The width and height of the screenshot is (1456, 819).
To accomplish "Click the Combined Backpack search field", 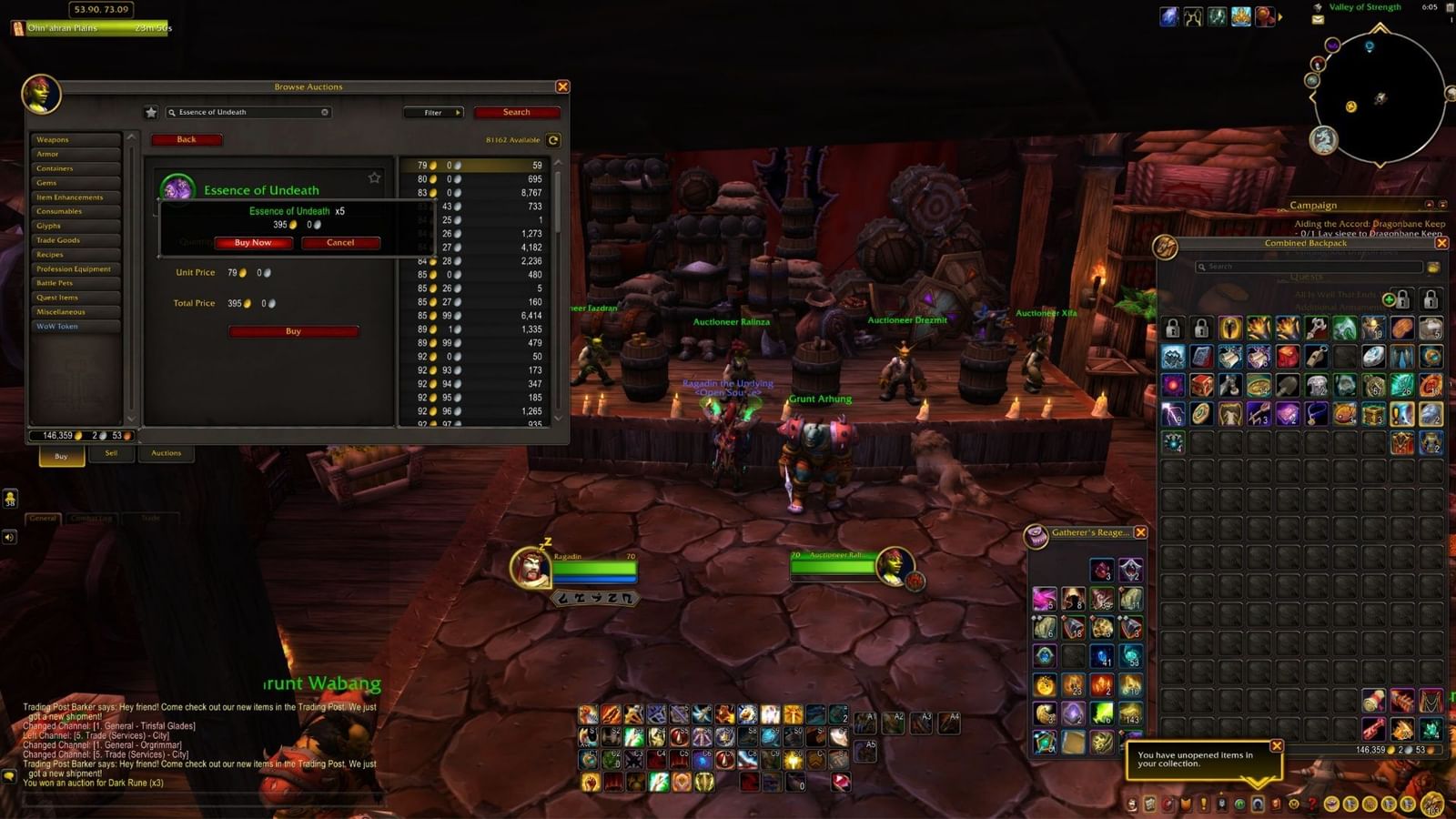I will [1301, 267].
